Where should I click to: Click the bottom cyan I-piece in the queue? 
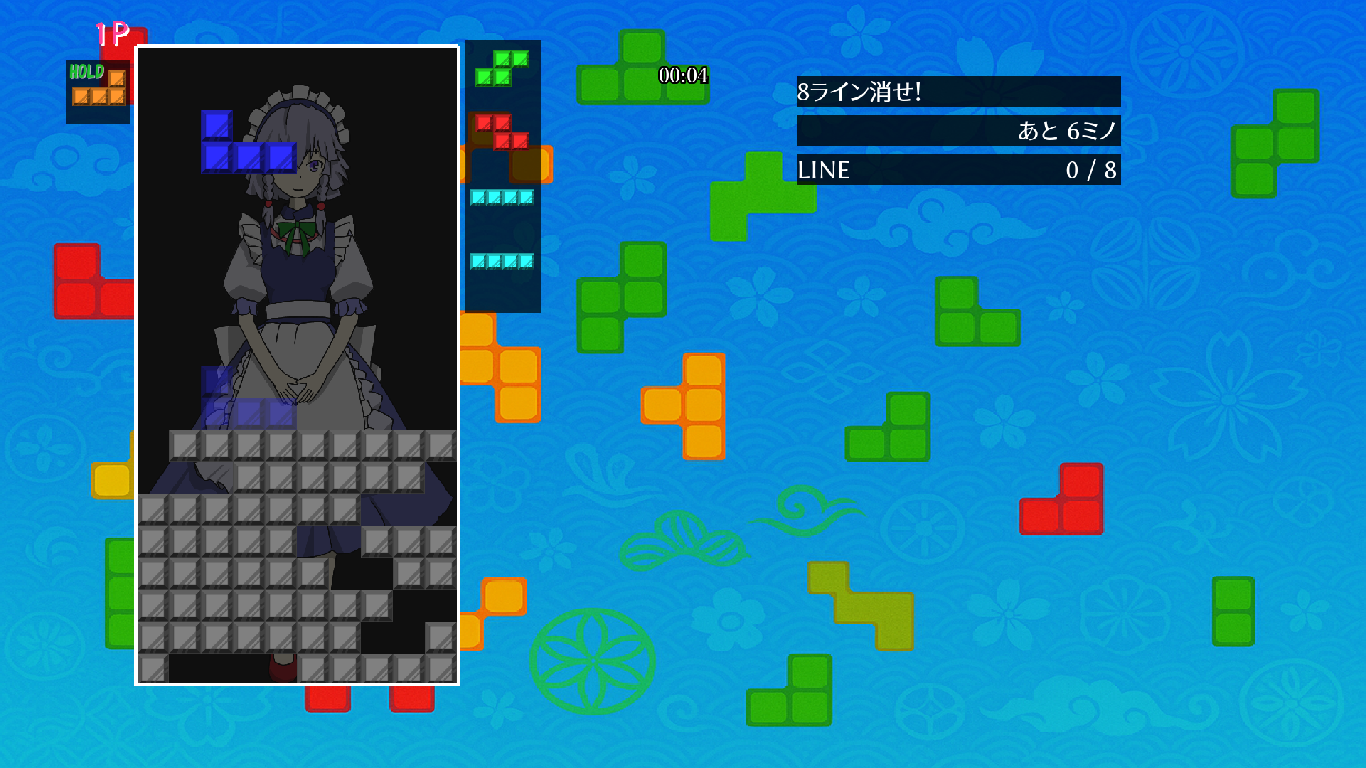tap(500, 262)
